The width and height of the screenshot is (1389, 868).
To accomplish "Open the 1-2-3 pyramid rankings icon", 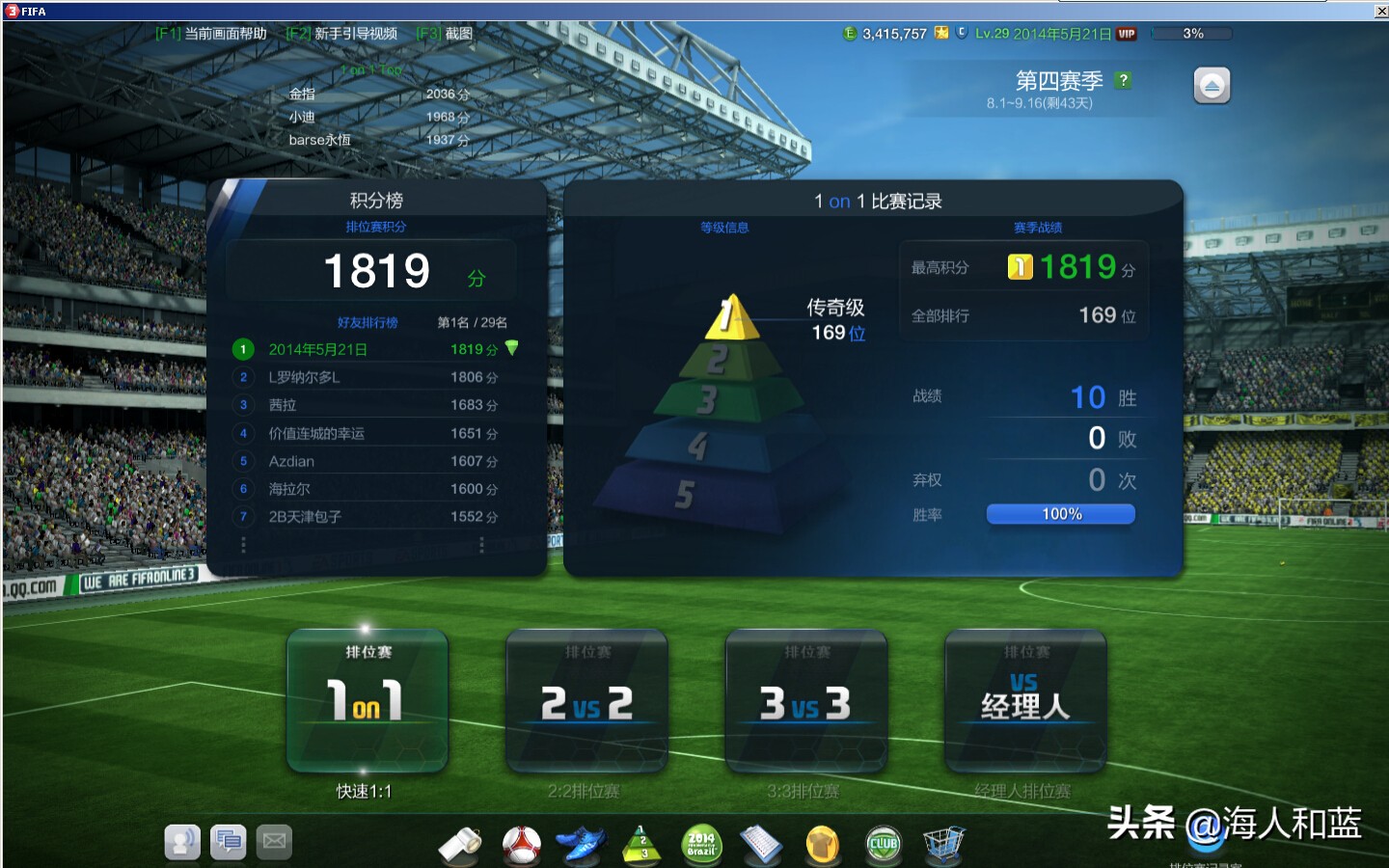I will click(x=641, y=843).
